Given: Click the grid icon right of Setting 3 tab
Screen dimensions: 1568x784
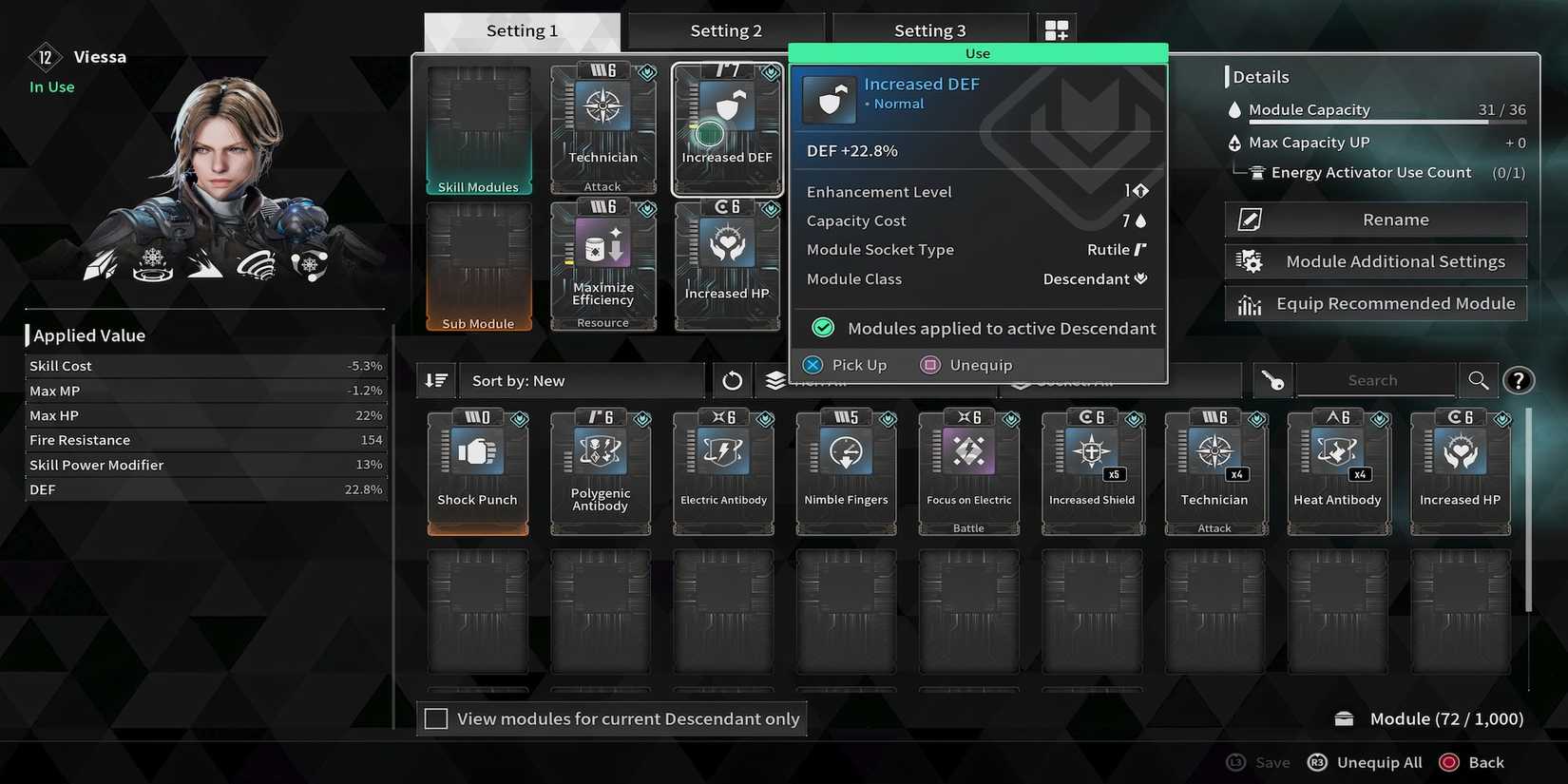Looking at the screenshot, I should point(1056,29).
